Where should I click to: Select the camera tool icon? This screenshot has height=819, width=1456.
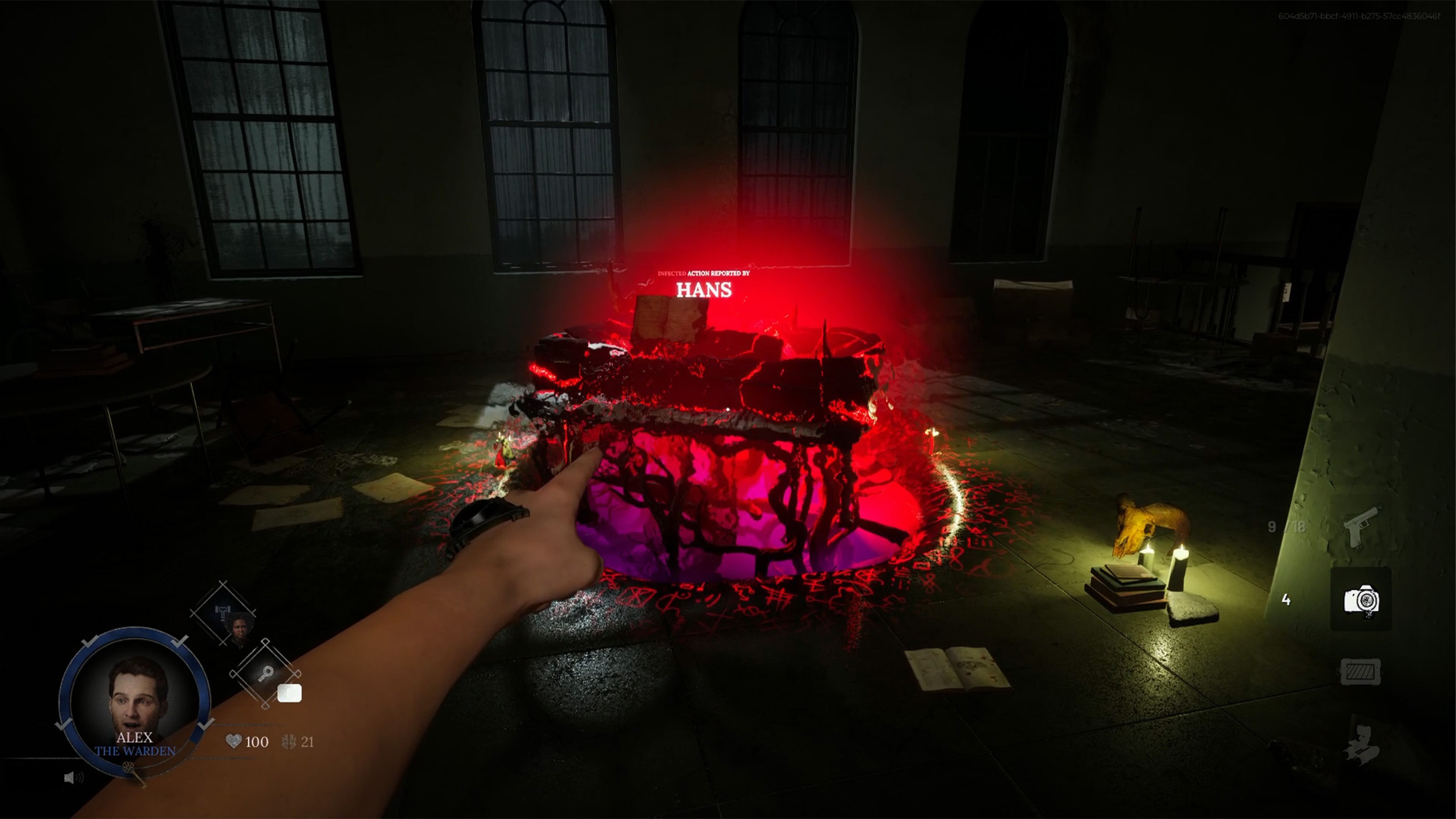pos(1362,601)
